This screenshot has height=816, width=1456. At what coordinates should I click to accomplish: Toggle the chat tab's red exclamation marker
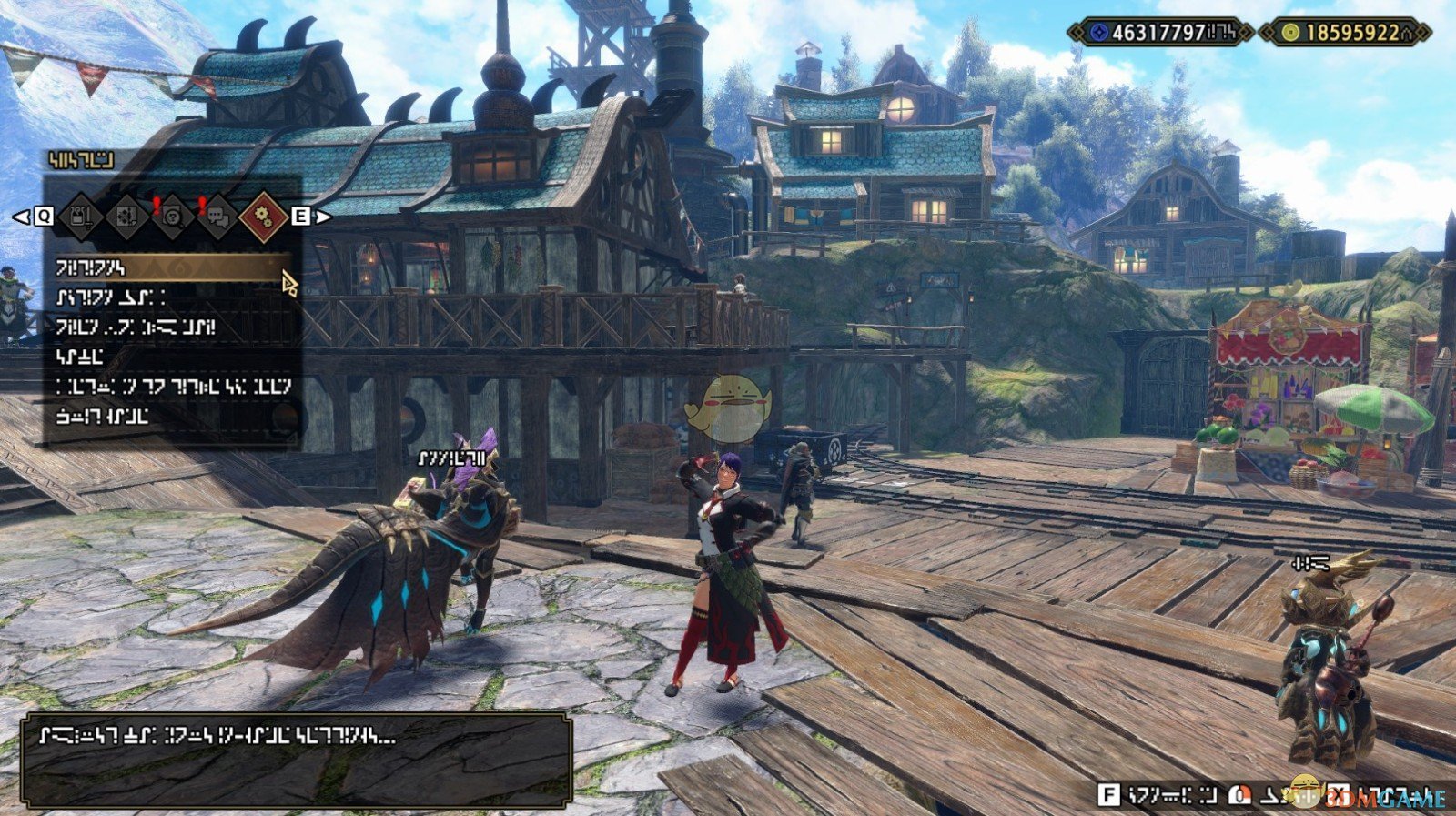[200, 205]
